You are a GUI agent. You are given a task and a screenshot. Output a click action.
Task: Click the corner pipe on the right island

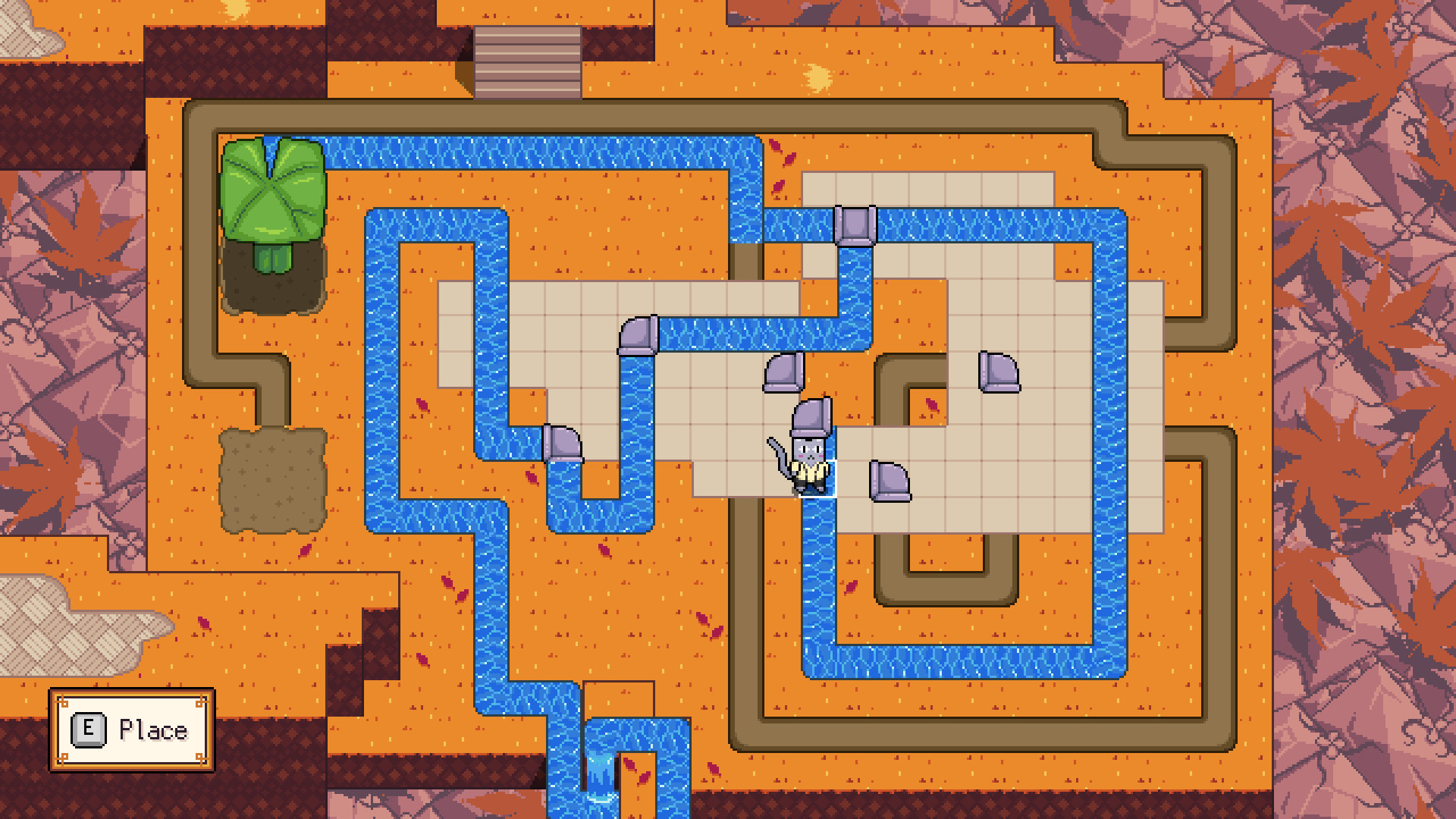[999, 374]
